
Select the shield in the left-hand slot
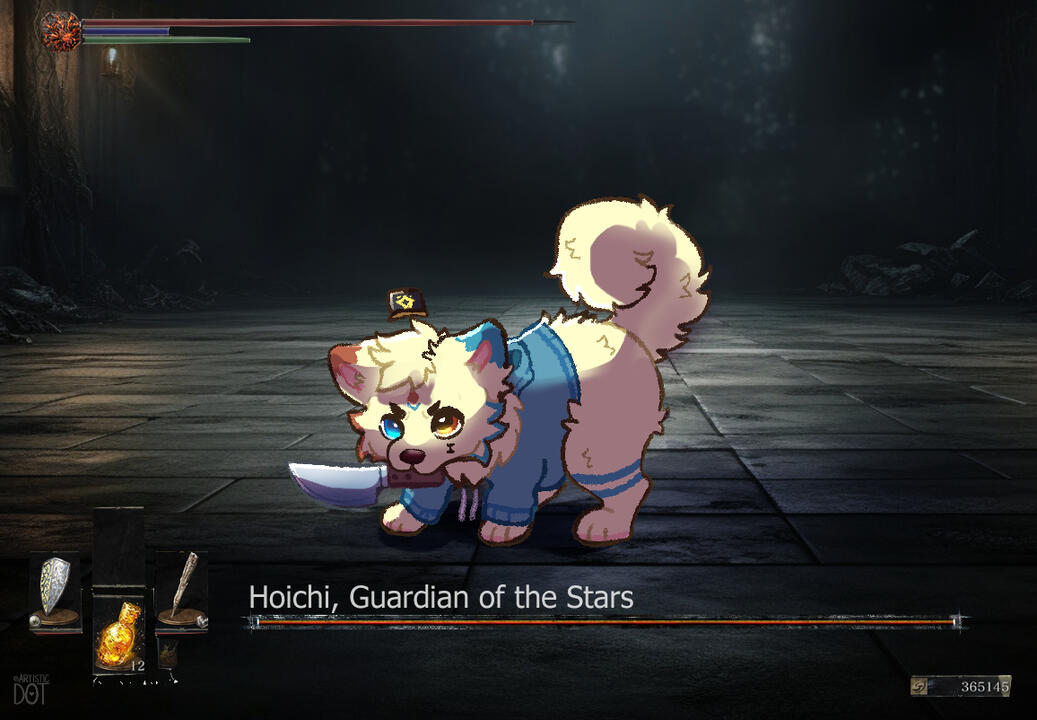pyautogui.click(x=54, y=591)
